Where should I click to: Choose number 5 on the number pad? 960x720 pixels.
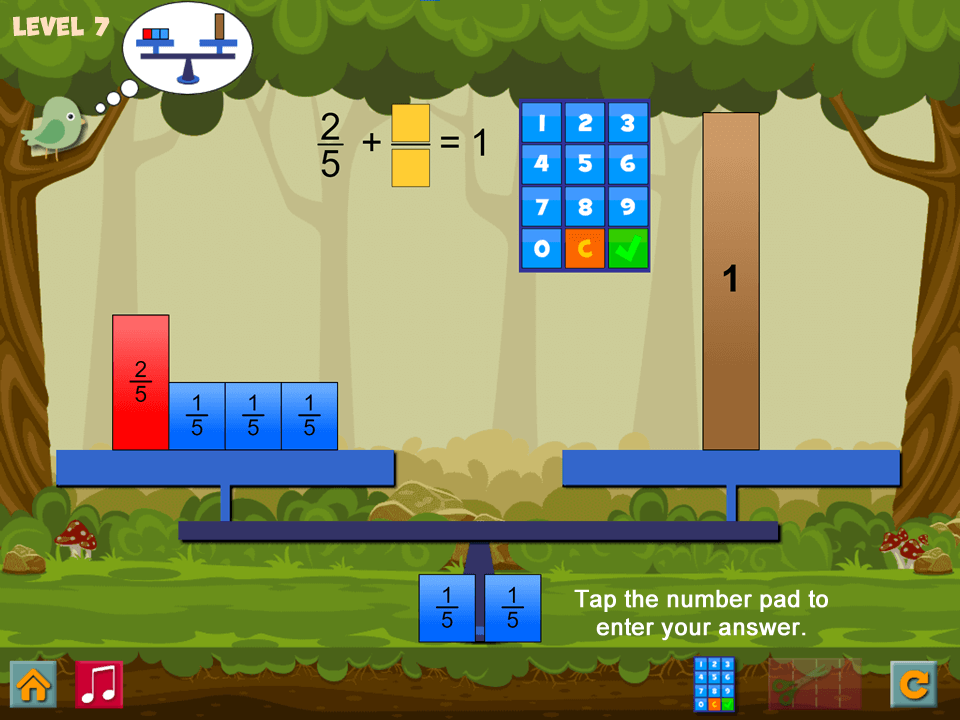[585, 165]
